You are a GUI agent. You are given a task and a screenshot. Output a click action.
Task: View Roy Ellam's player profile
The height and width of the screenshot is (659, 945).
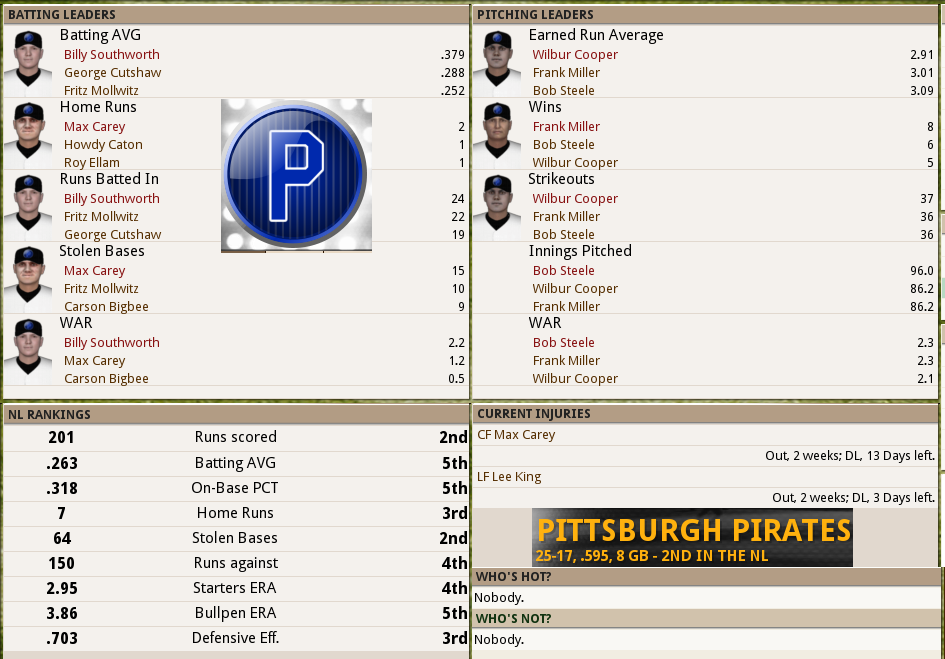(x=91, y=163)
